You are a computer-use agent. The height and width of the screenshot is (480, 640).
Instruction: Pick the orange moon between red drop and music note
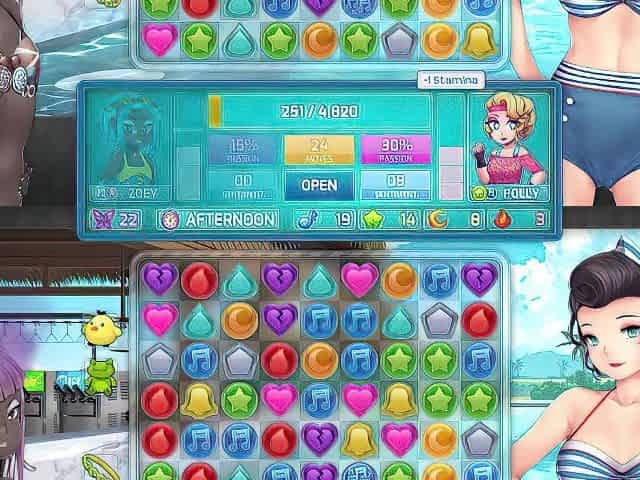(x=320, y=360)
